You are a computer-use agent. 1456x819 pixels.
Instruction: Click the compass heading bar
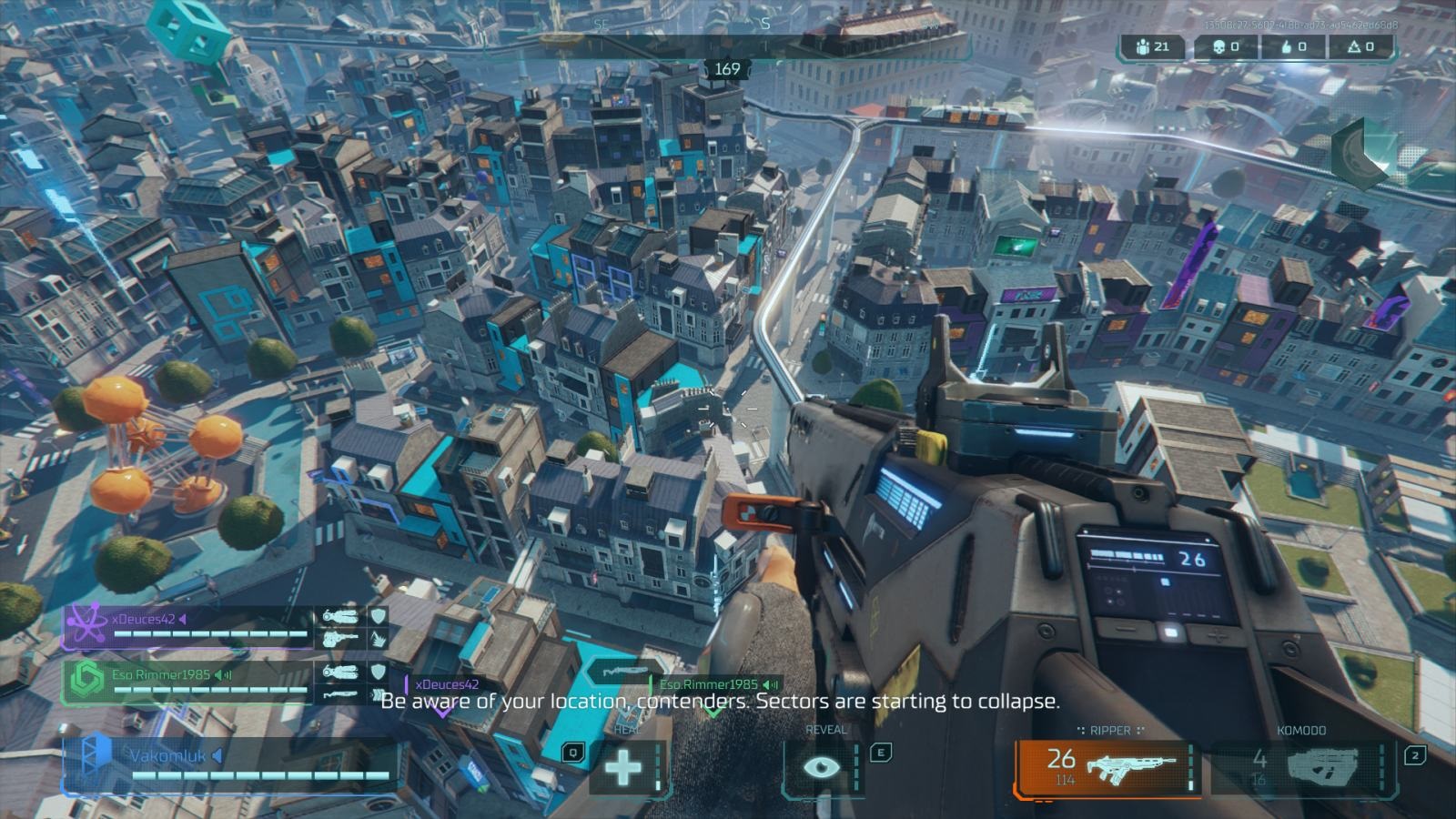click(728, 45)
